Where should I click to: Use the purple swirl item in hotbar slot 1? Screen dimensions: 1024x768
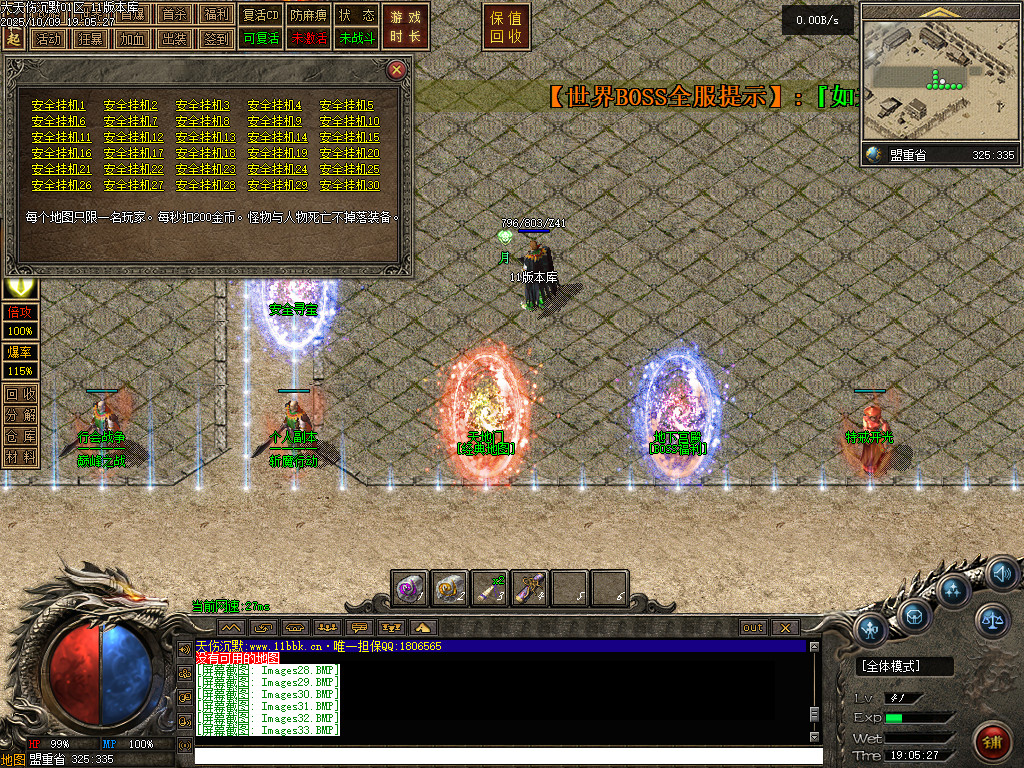[x=410, y=588]
